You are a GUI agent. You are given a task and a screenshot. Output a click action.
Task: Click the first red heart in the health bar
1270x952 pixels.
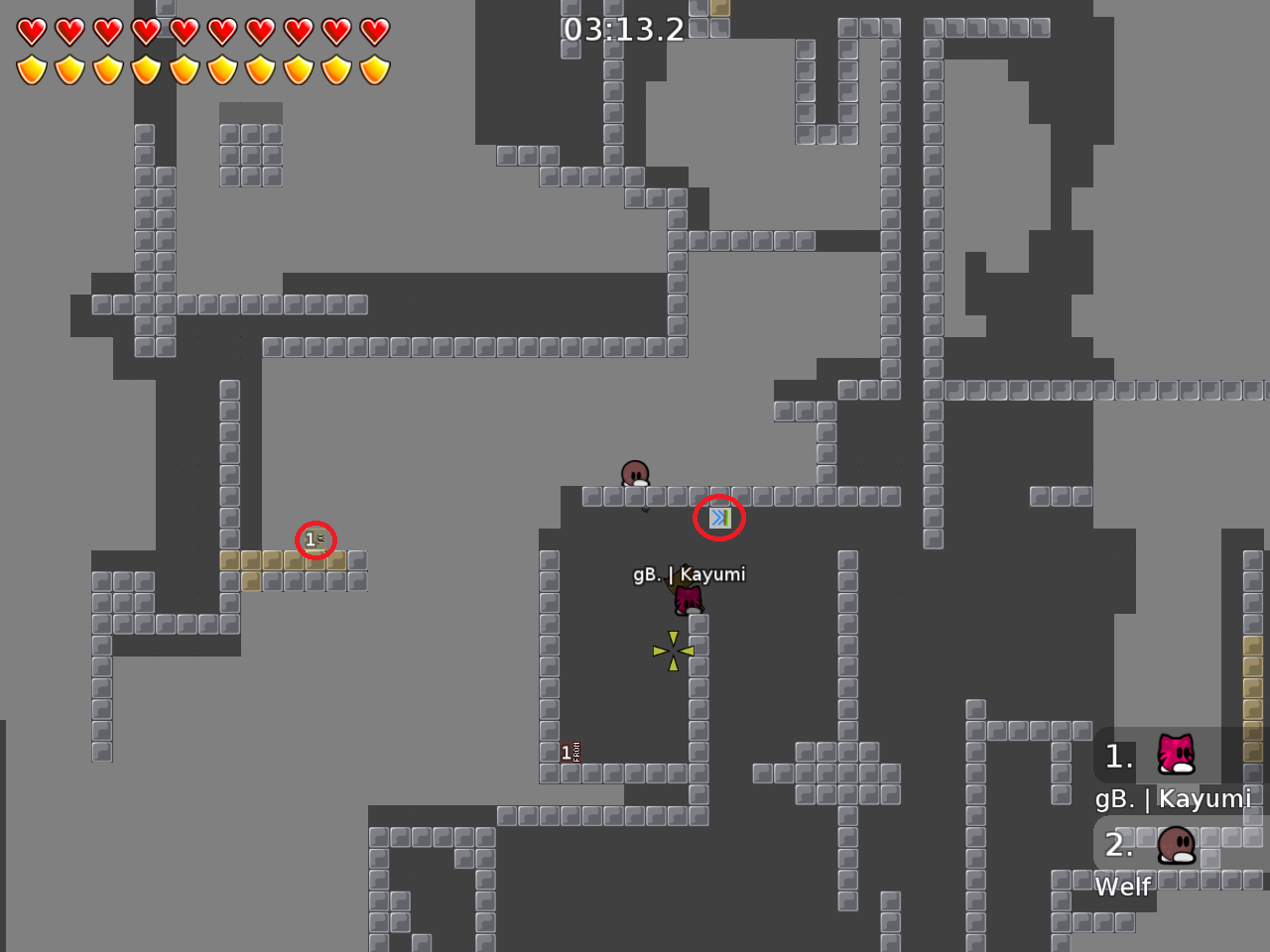31,31
